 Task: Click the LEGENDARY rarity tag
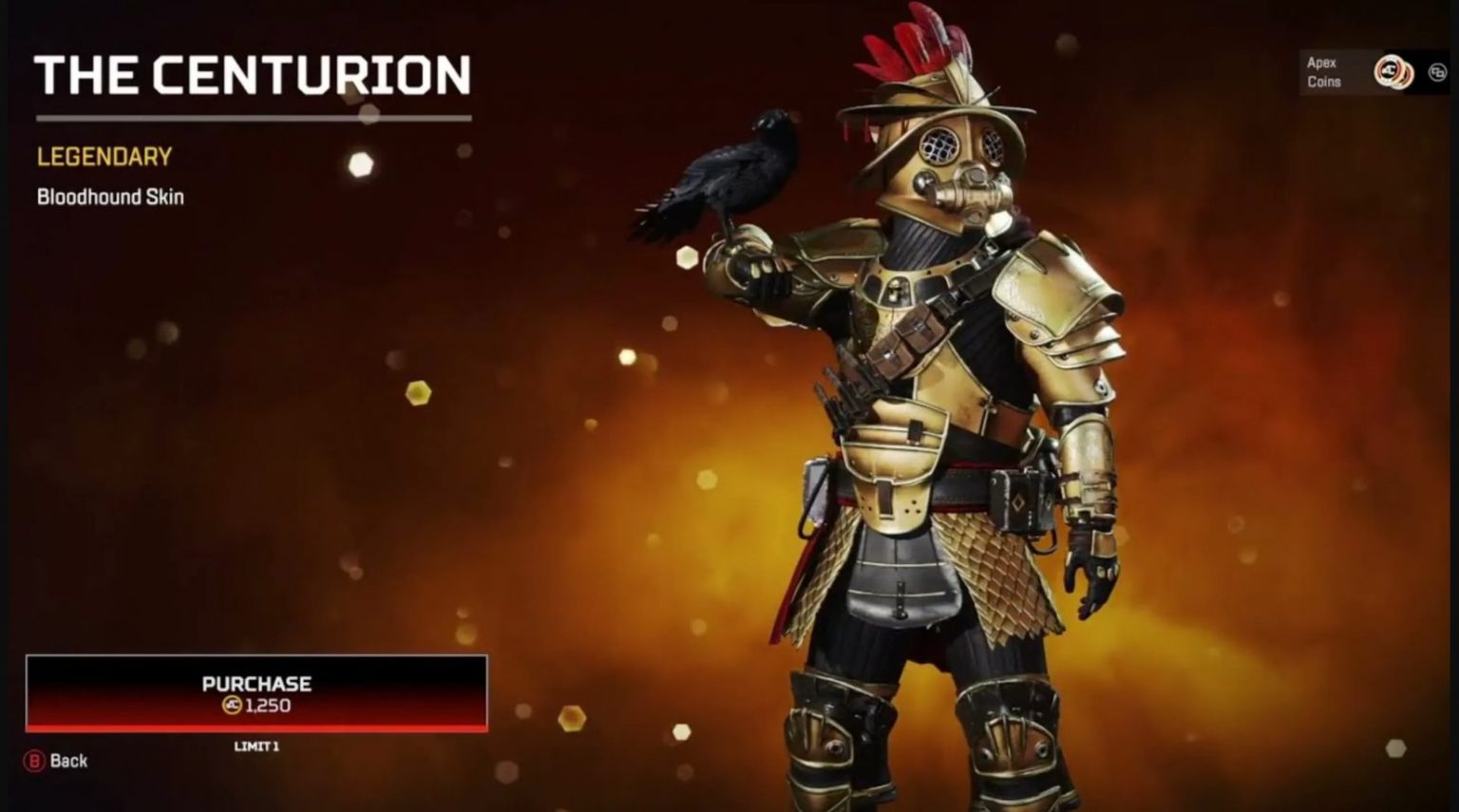(103, 157)
